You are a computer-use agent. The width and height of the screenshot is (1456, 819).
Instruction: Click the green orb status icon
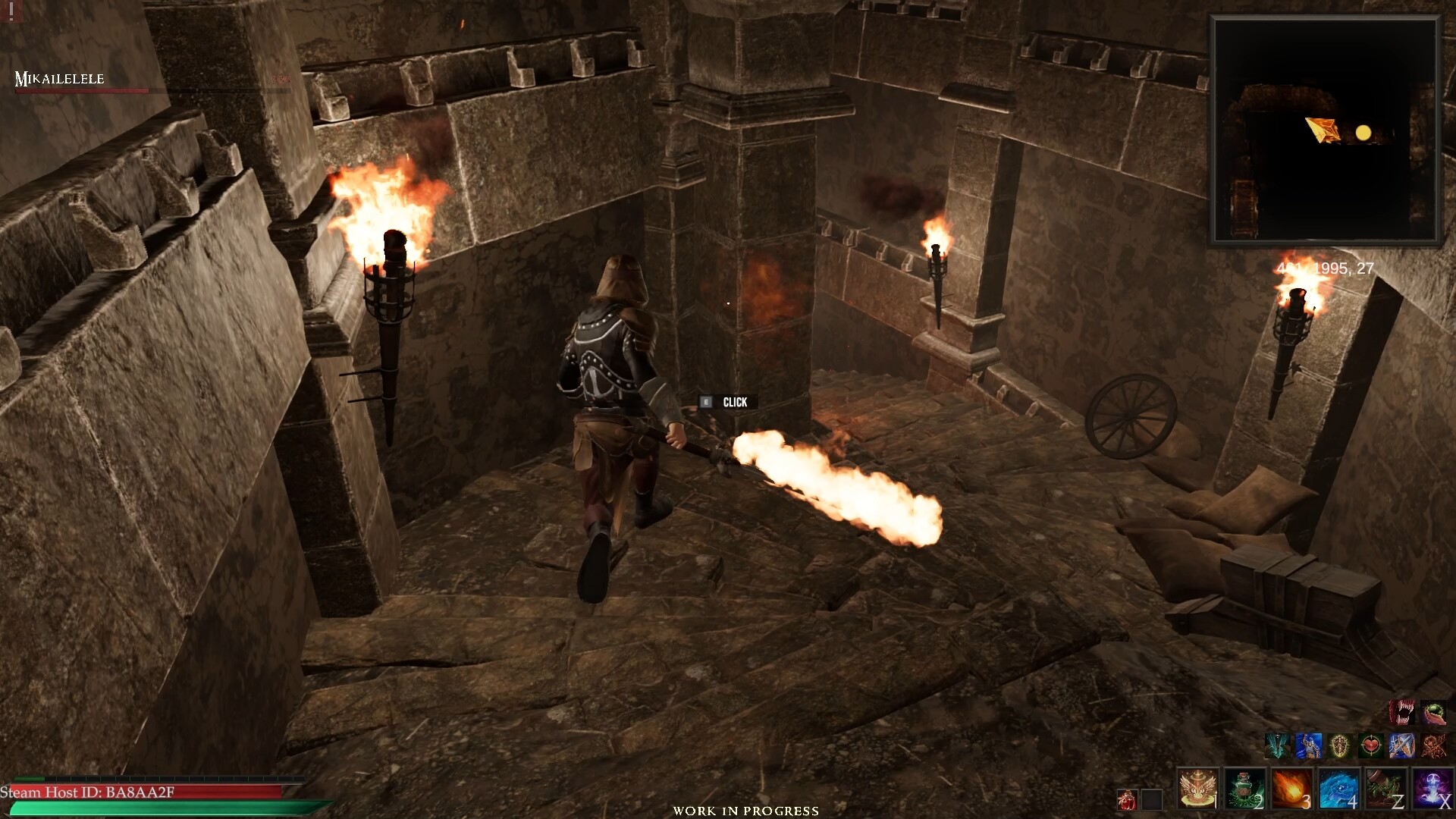(1434, 711)
